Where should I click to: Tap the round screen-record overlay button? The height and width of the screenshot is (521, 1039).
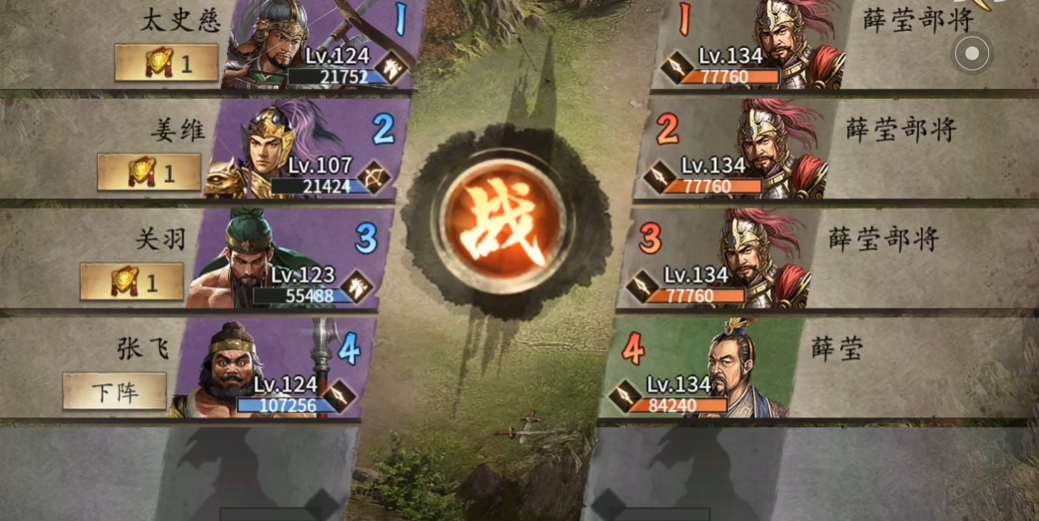click(972, 53)
